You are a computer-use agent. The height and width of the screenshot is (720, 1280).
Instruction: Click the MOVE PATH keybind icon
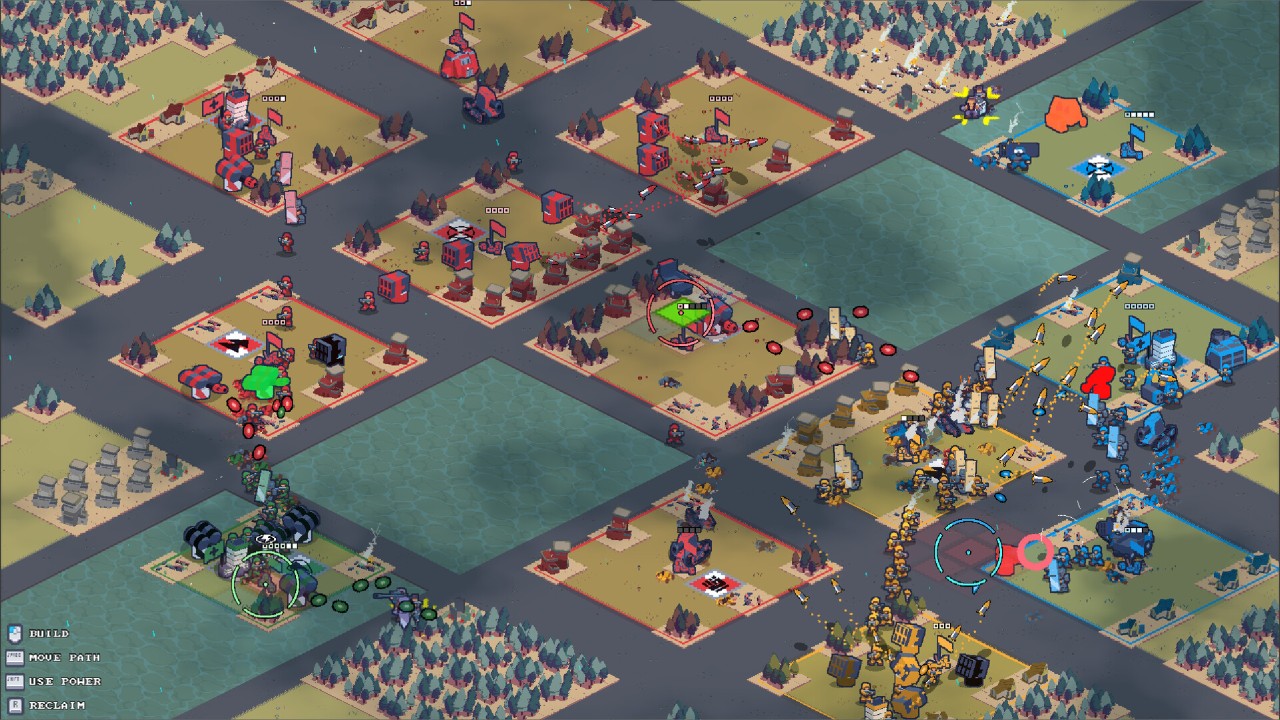tap(14, 658)
